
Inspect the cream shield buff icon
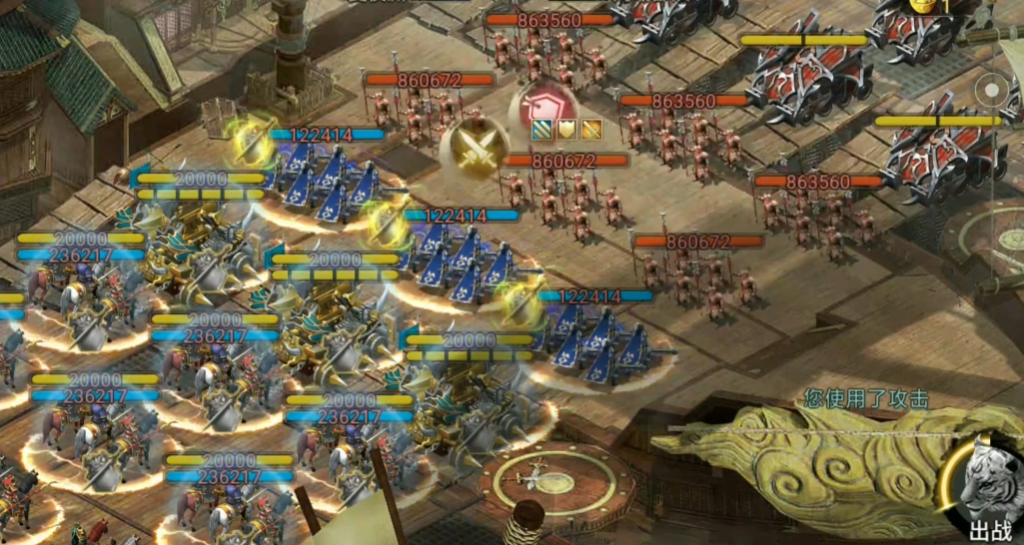click(567, 129)
